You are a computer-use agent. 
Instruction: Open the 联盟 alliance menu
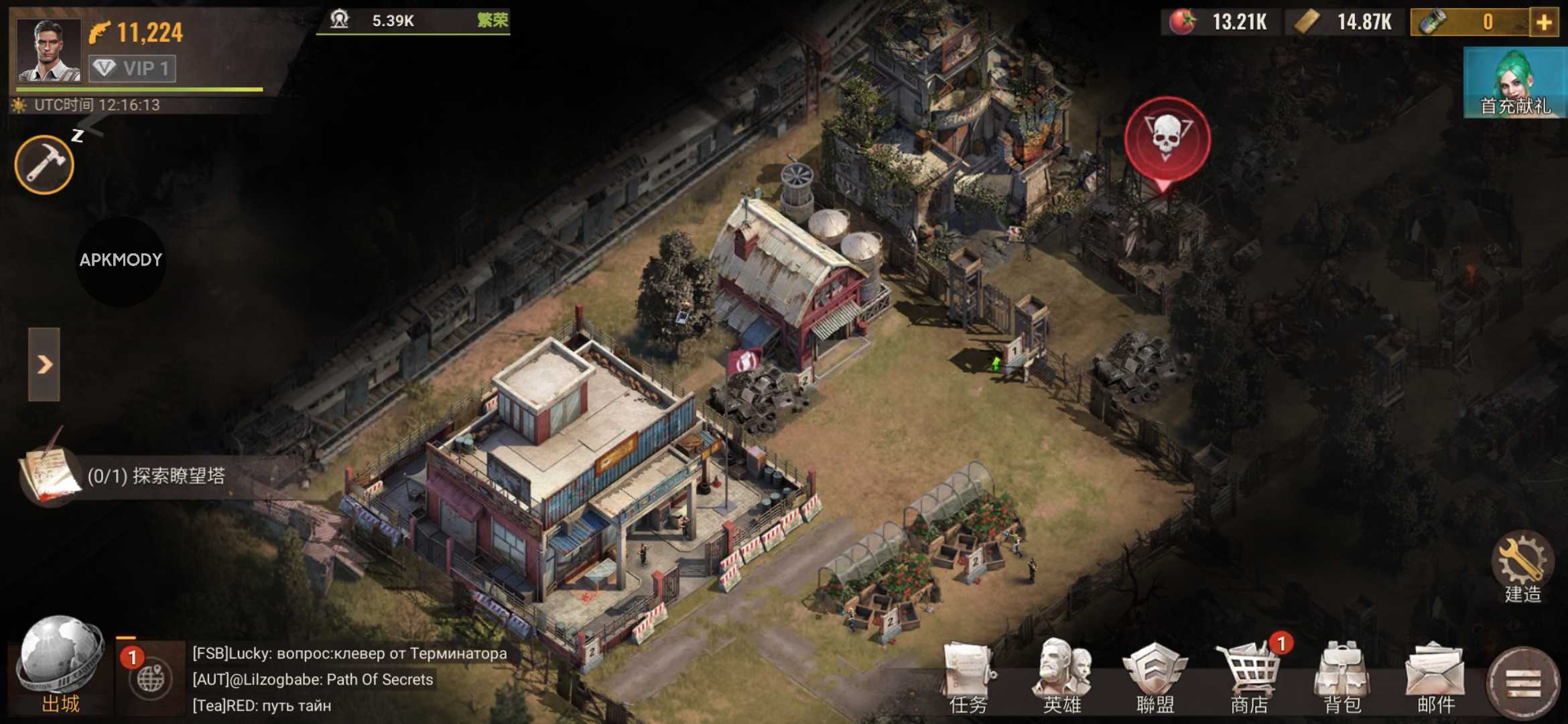1155,677
